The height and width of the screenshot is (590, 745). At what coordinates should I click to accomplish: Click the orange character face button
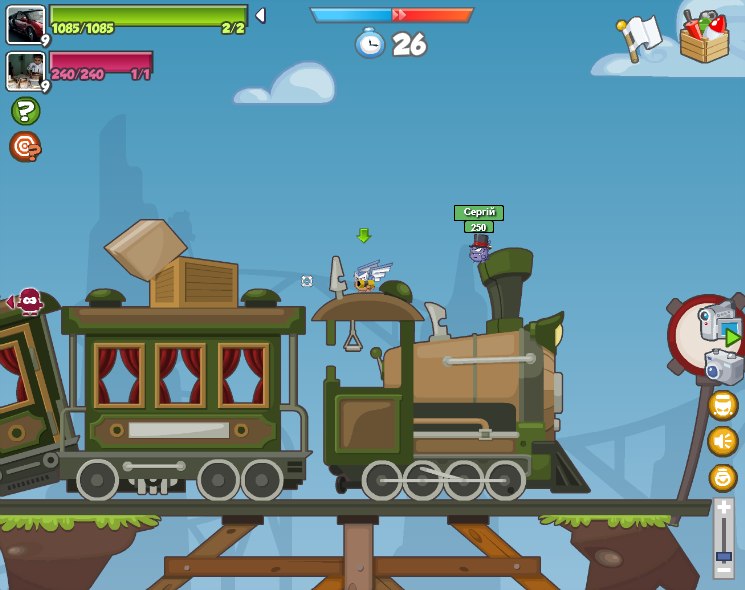point(722,405)
